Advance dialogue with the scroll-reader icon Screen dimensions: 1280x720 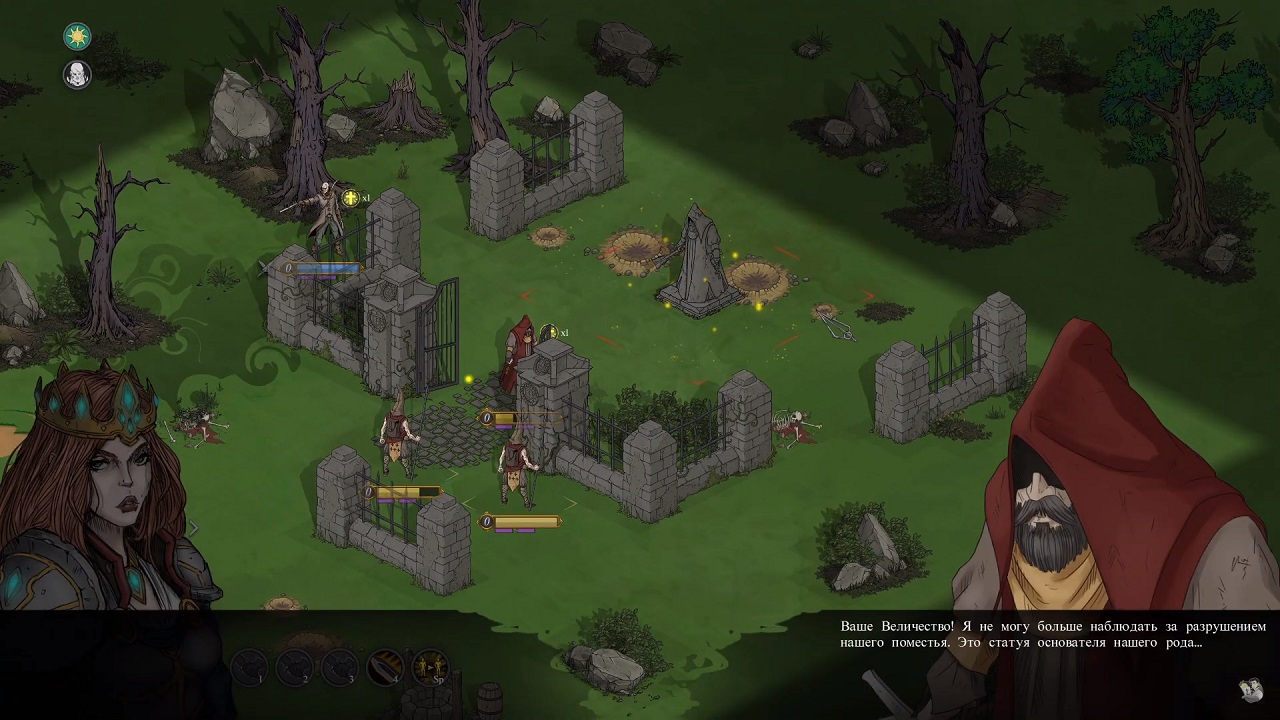pyautogui.click(x=1249, y=689)
